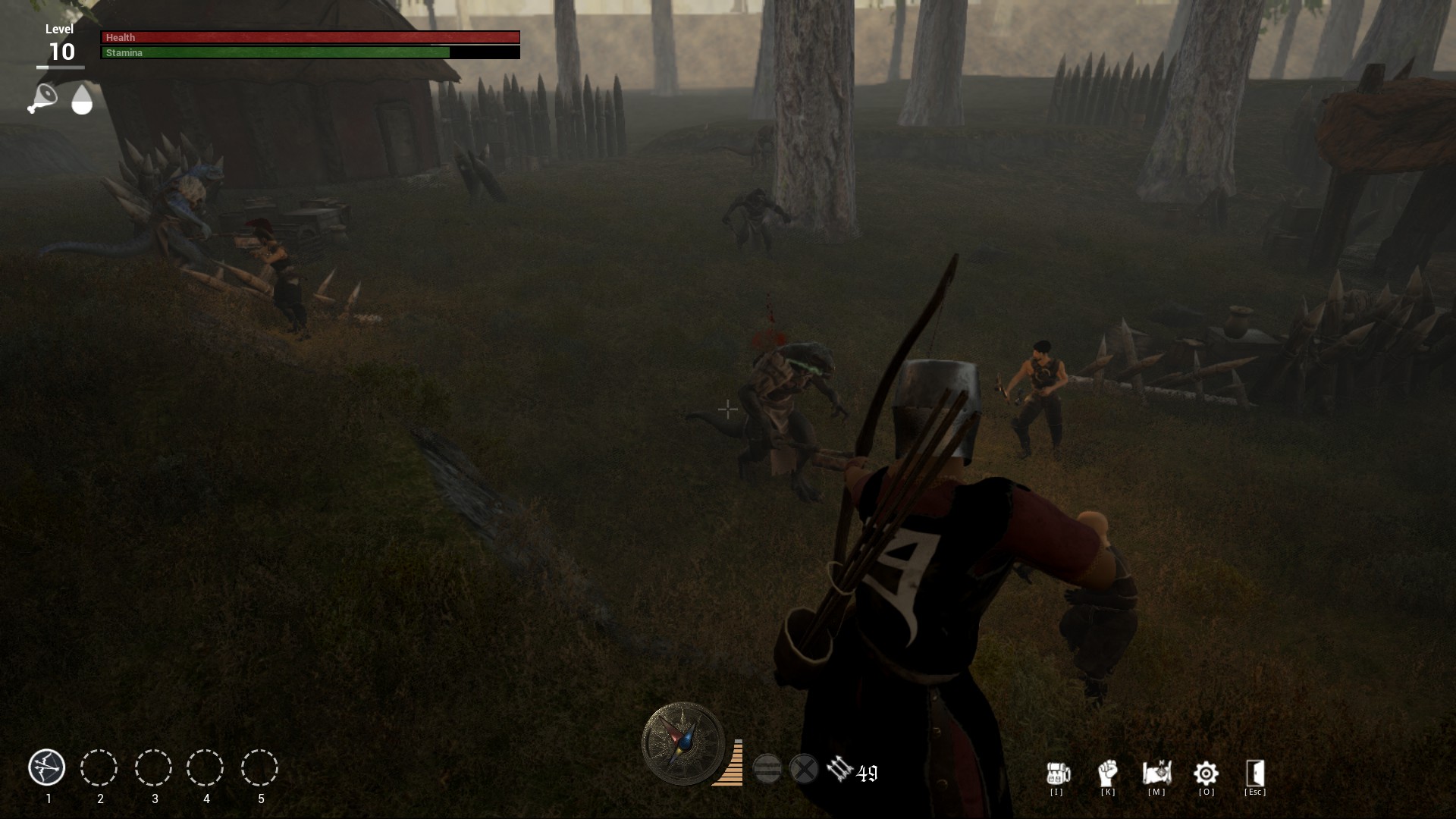This screenshot has width=1456, height=819.
Task: Select empty hotbar slot 3
Action: pos(154,768)
